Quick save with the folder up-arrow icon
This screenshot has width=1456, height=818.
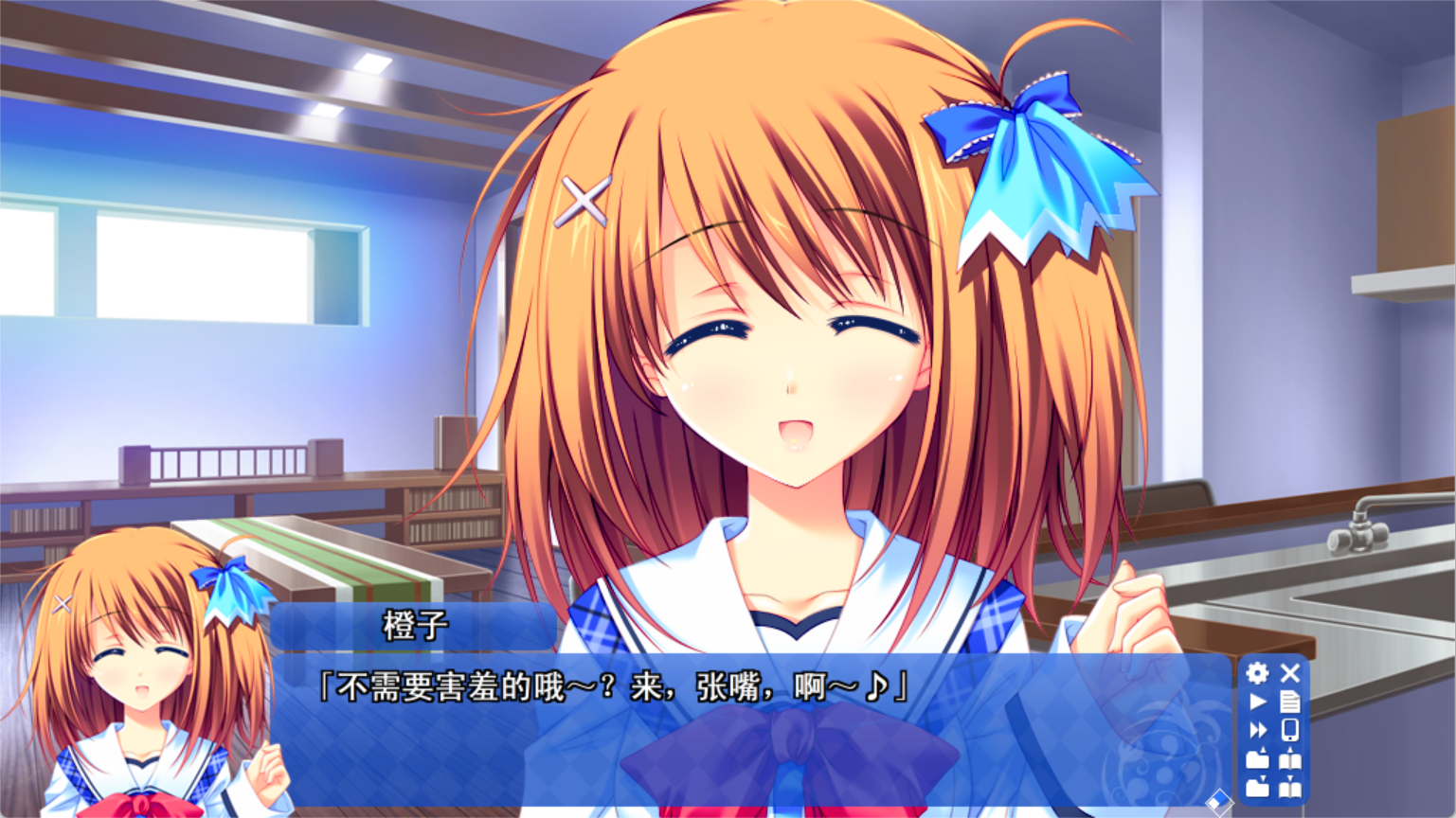(x=1258, y=759)
